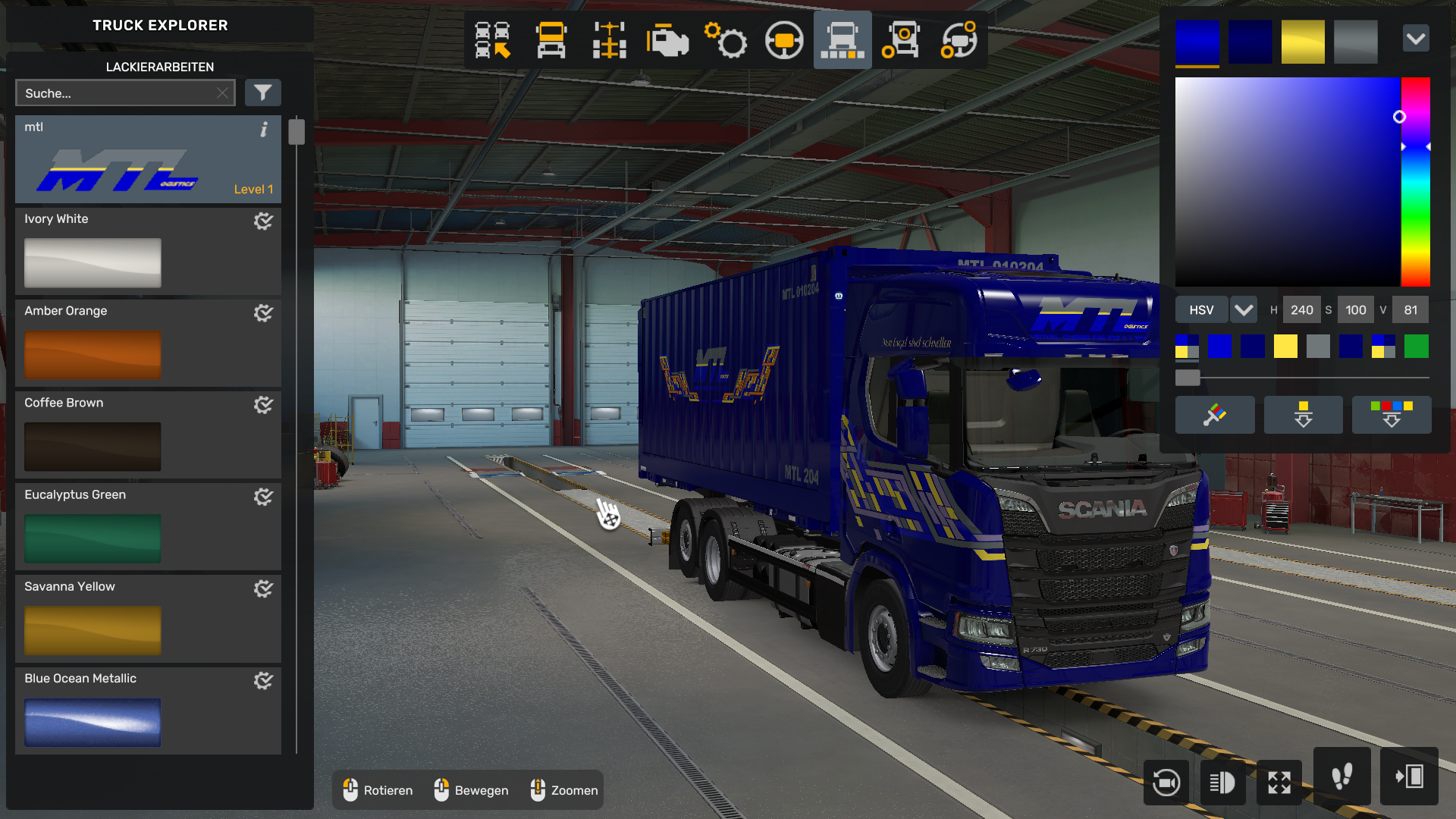The width and height of the screenshot is (1456, 819).
Task: Click the camera rotation reset toggle
Action: point(1166,783)
